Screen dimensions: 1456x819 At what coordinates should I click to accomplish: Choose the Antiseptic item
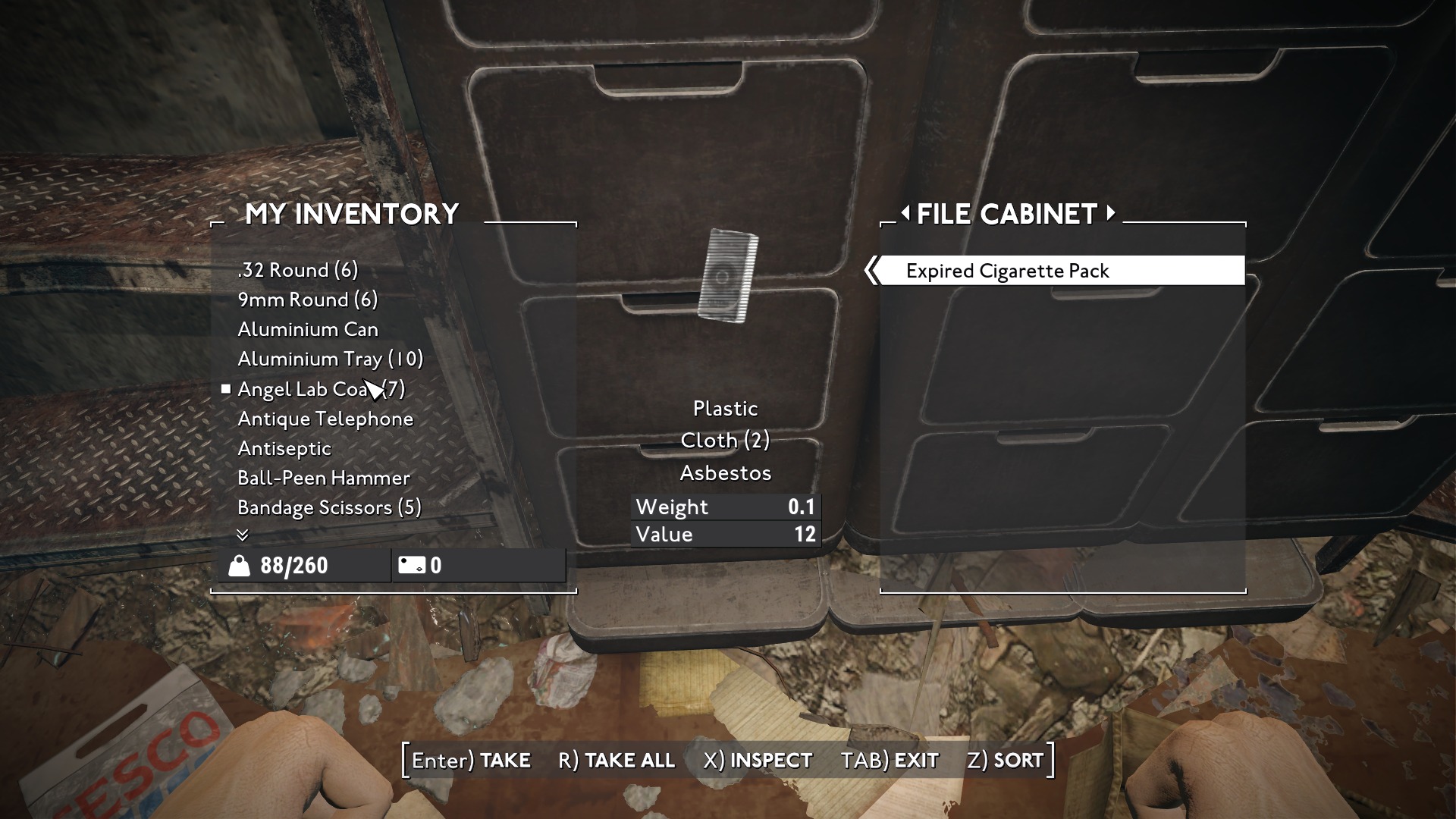(284, 448)
